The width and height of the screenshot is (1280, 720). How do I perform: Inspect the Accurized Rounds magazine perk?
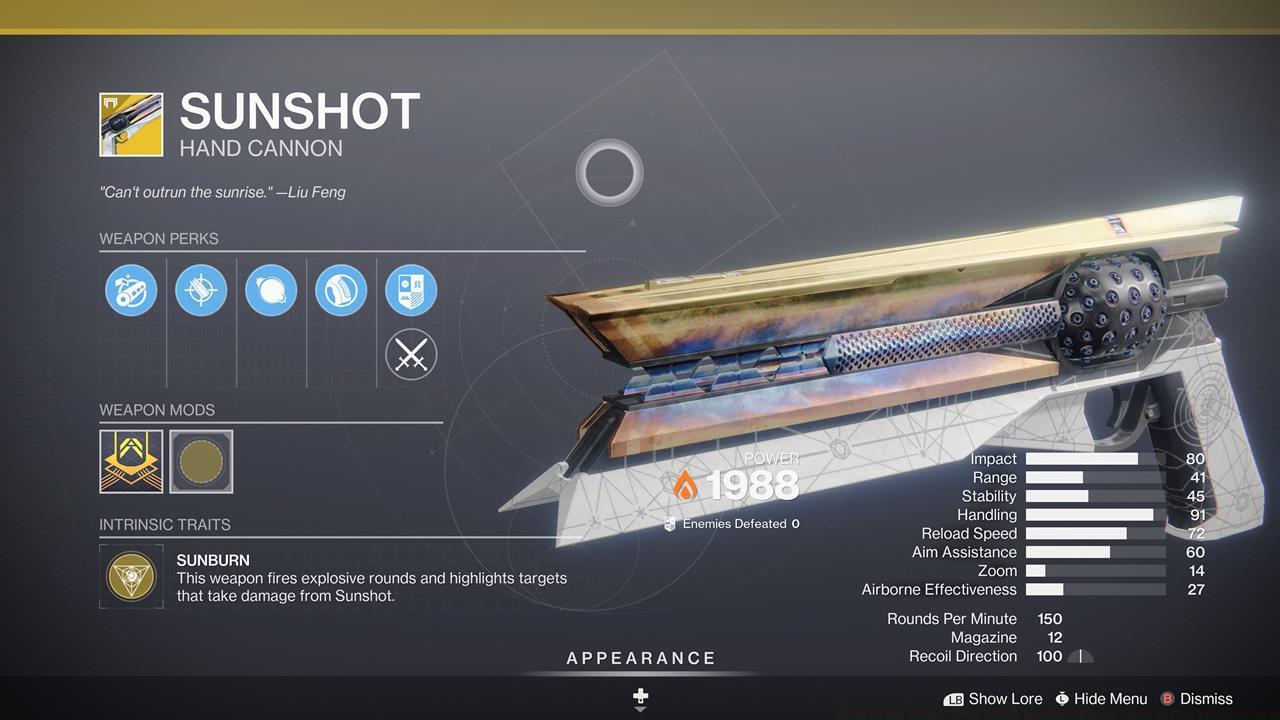pos(201,290)
